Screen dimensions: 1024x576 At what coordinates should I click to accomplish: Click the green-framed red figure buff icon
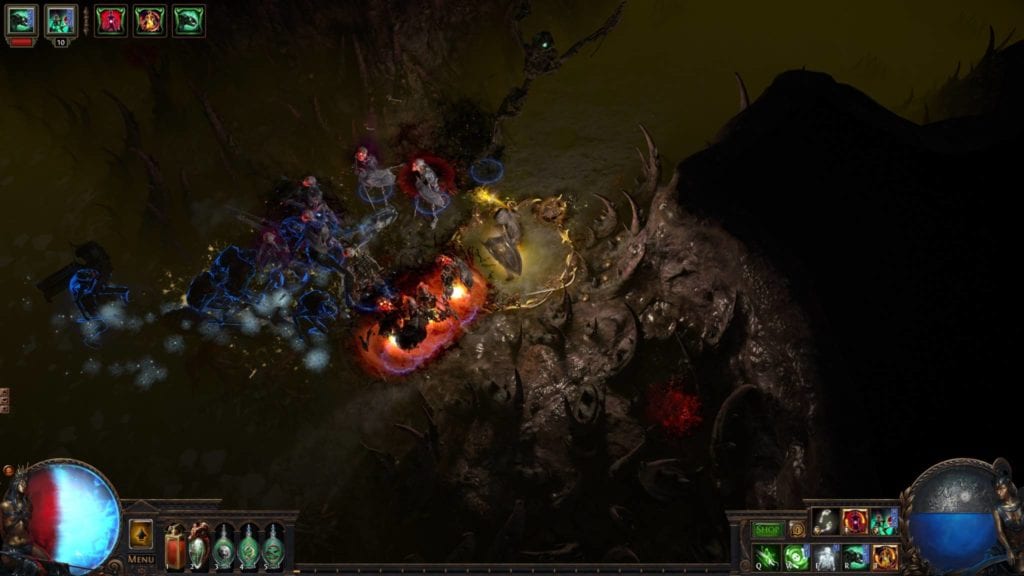click(x=111, y=21)
